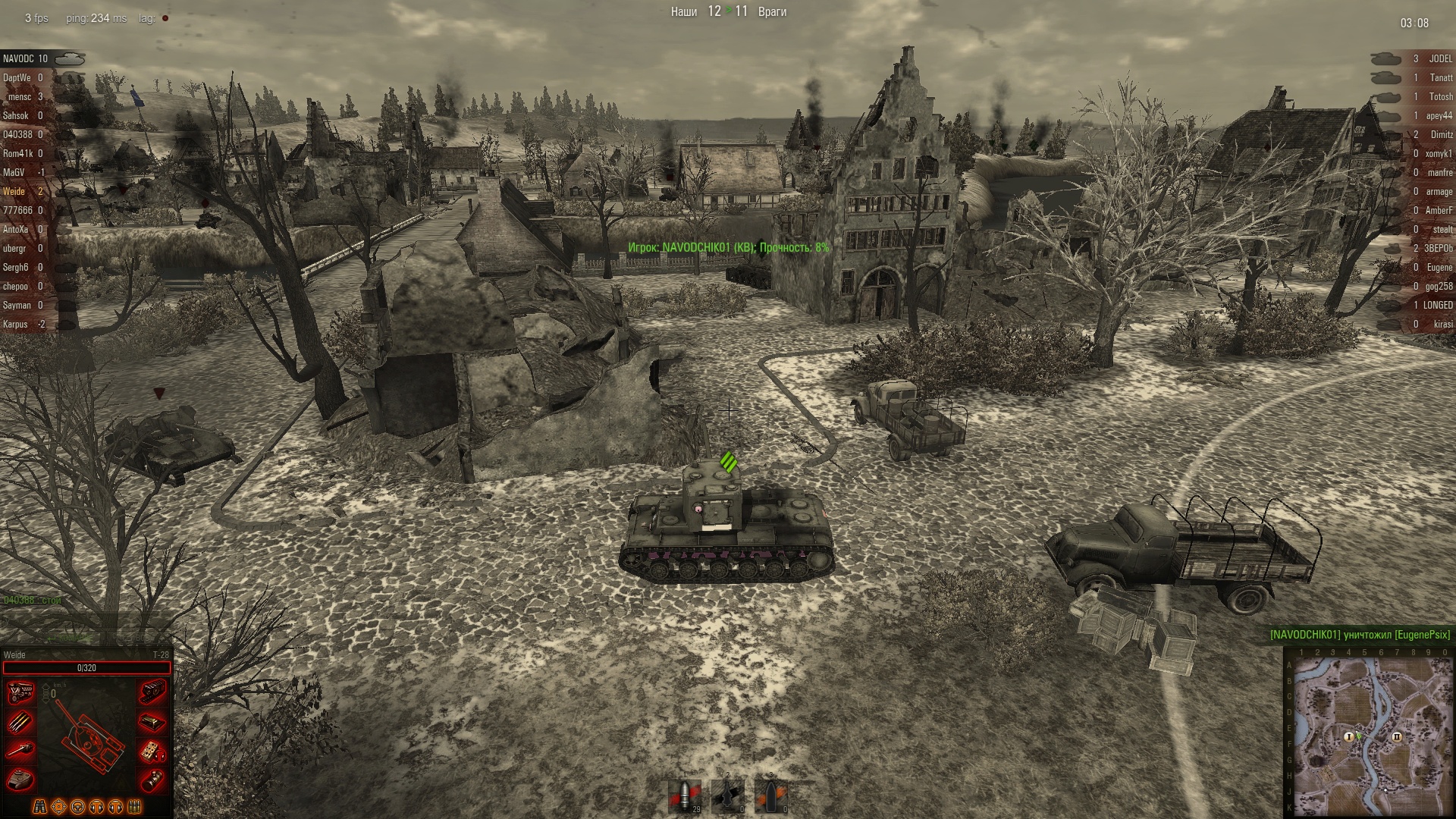Click the fuel tank module icon
The width and height of the screenshot is (1456, 819).
tap(152, 720)
